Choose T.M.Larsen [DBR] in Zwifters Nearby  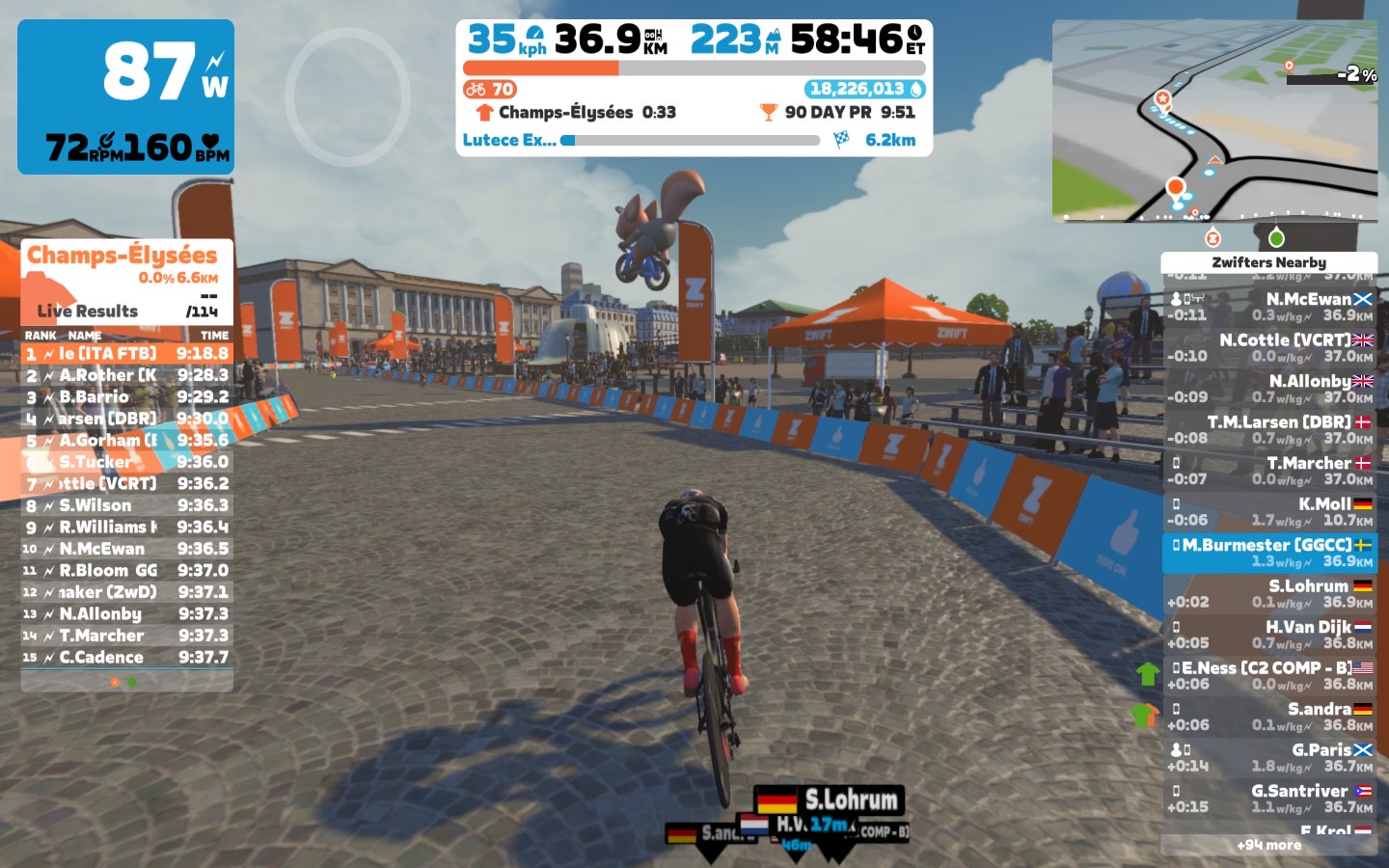[x=1269, y=429]
